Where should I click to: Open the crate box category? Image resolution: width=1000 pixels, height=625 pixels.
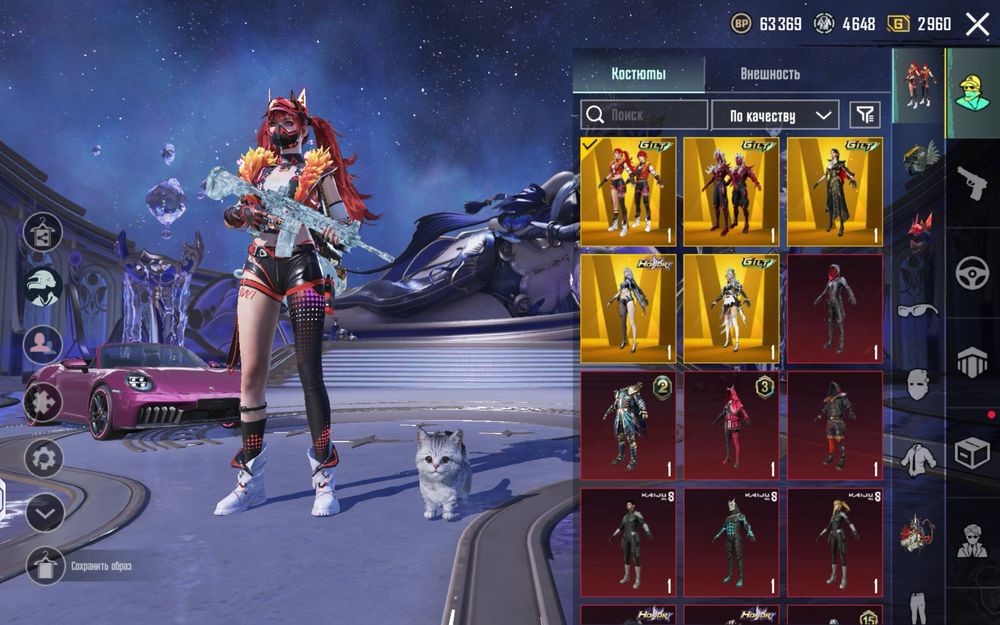pyautogui.click(x=971, y=453)
